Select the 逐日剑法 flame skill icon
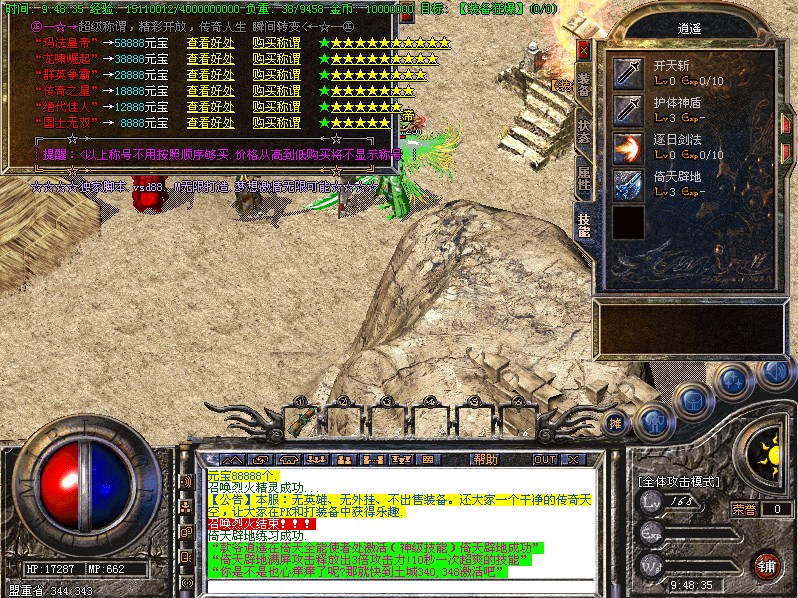This screenshot has width=798, height=598. pos(628,148)
